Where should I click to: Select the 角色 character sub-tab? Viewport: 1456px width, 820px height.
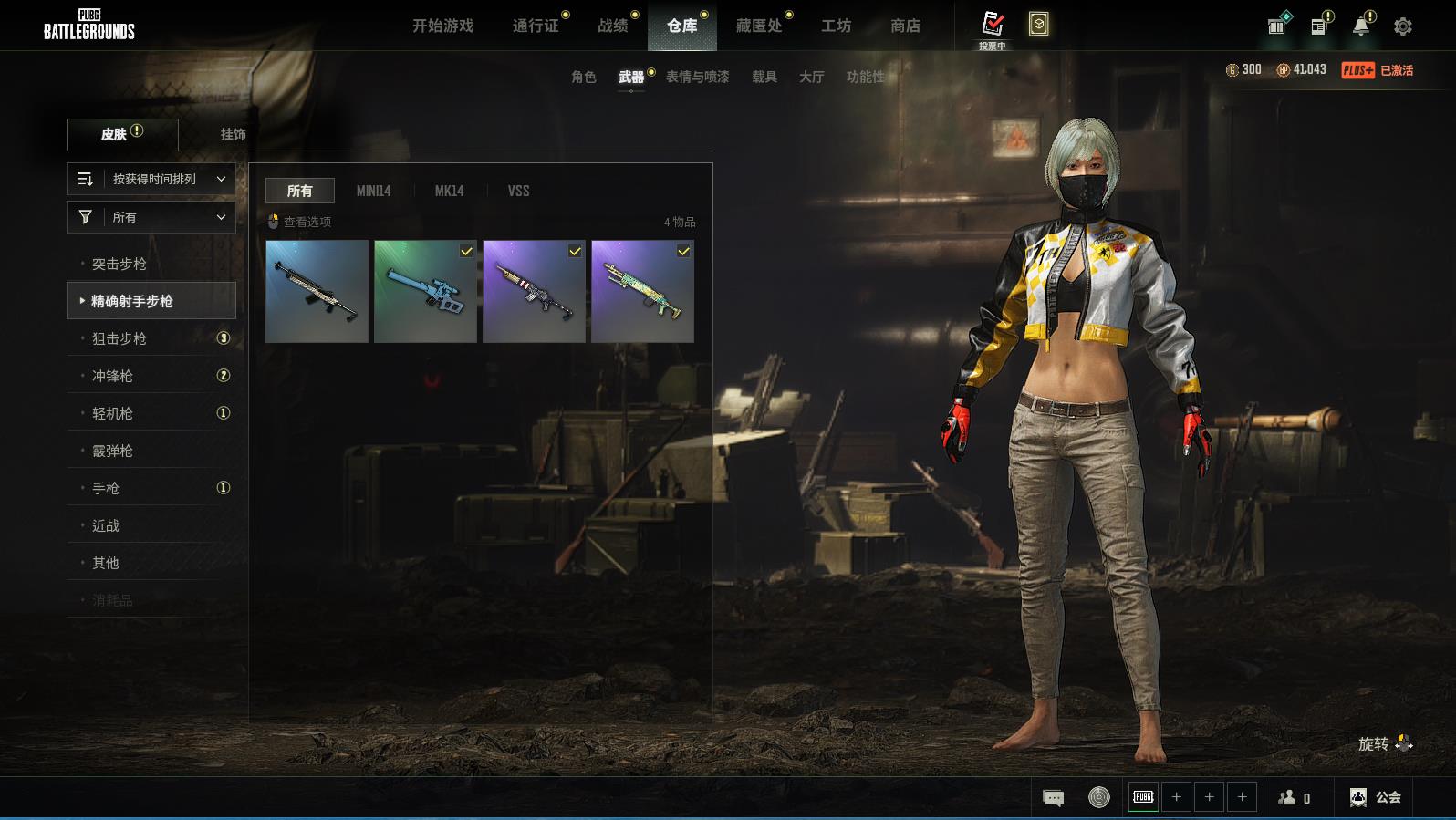click(x=583, y=77)
